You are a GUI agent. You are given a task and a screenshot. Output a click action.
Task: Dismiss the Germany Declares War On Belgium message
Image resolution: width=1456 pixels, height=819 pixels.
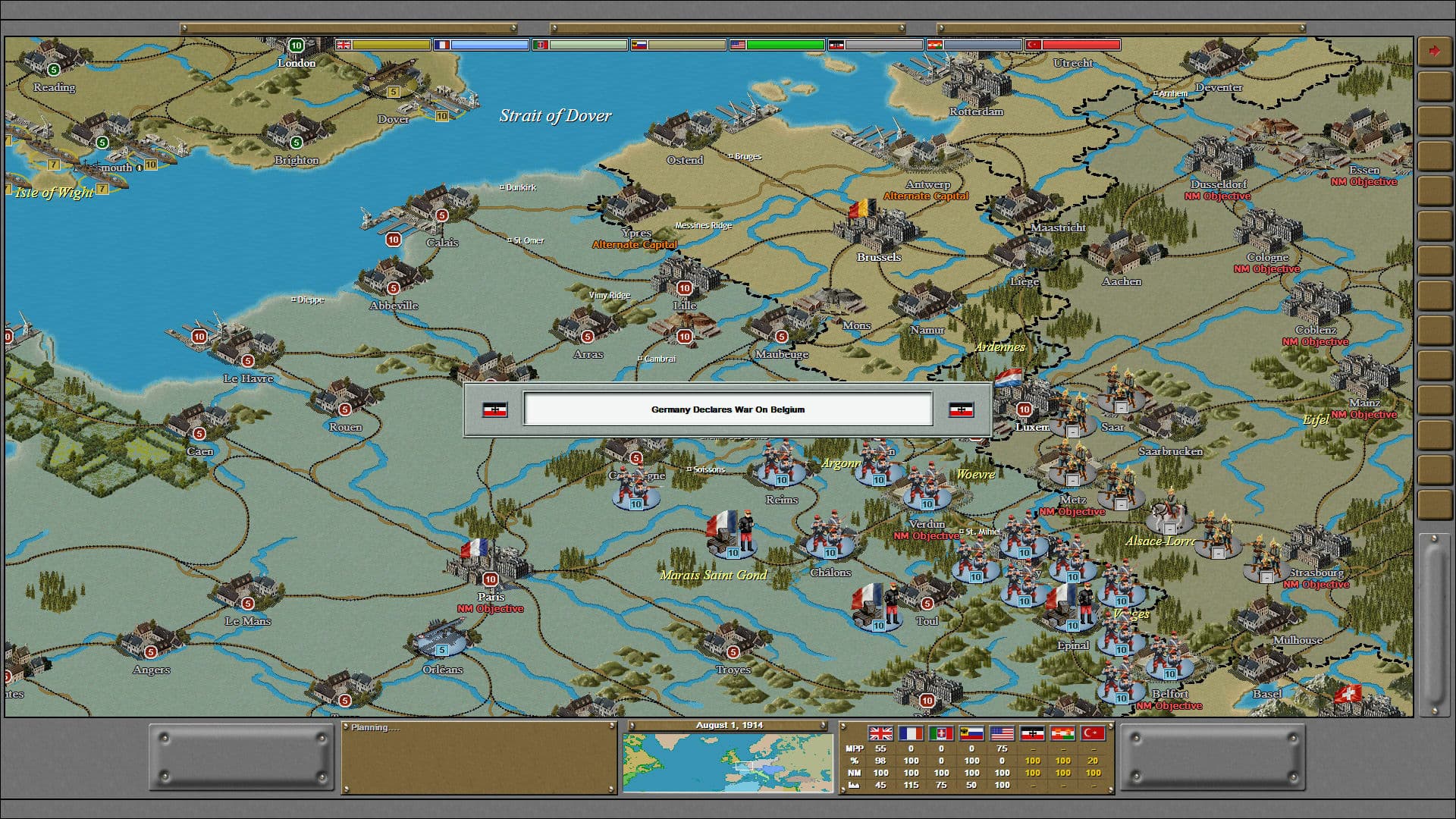coord(727,409)
